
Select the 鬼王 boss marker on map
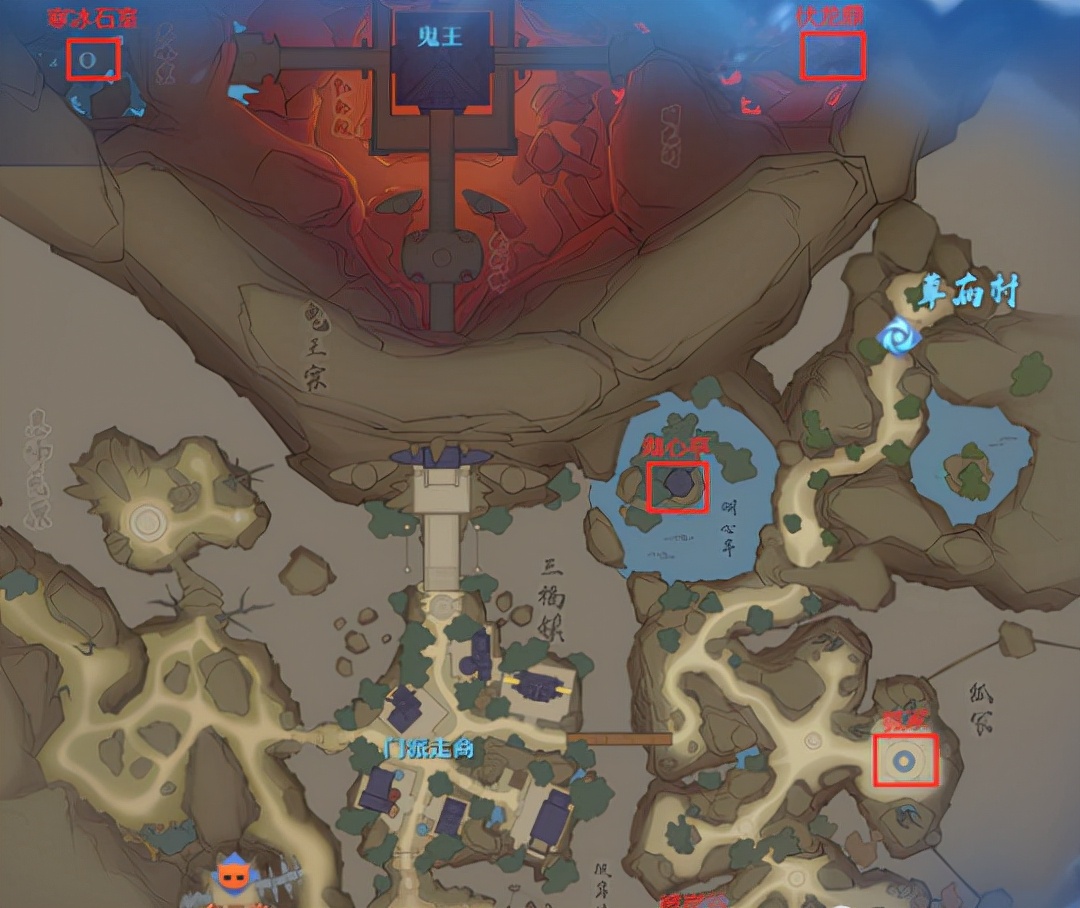click(x=441, y=58)
